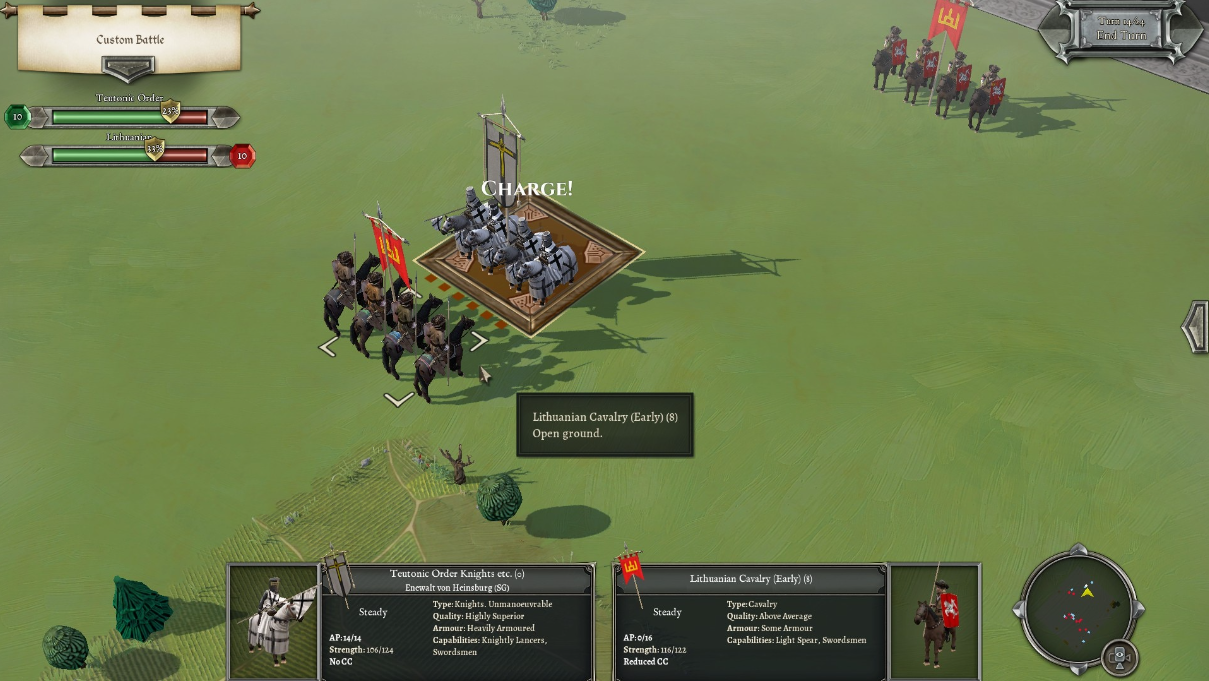End the current turn
The width and height of the screenshot is (1209, 681).
[x=1121, y=35]
